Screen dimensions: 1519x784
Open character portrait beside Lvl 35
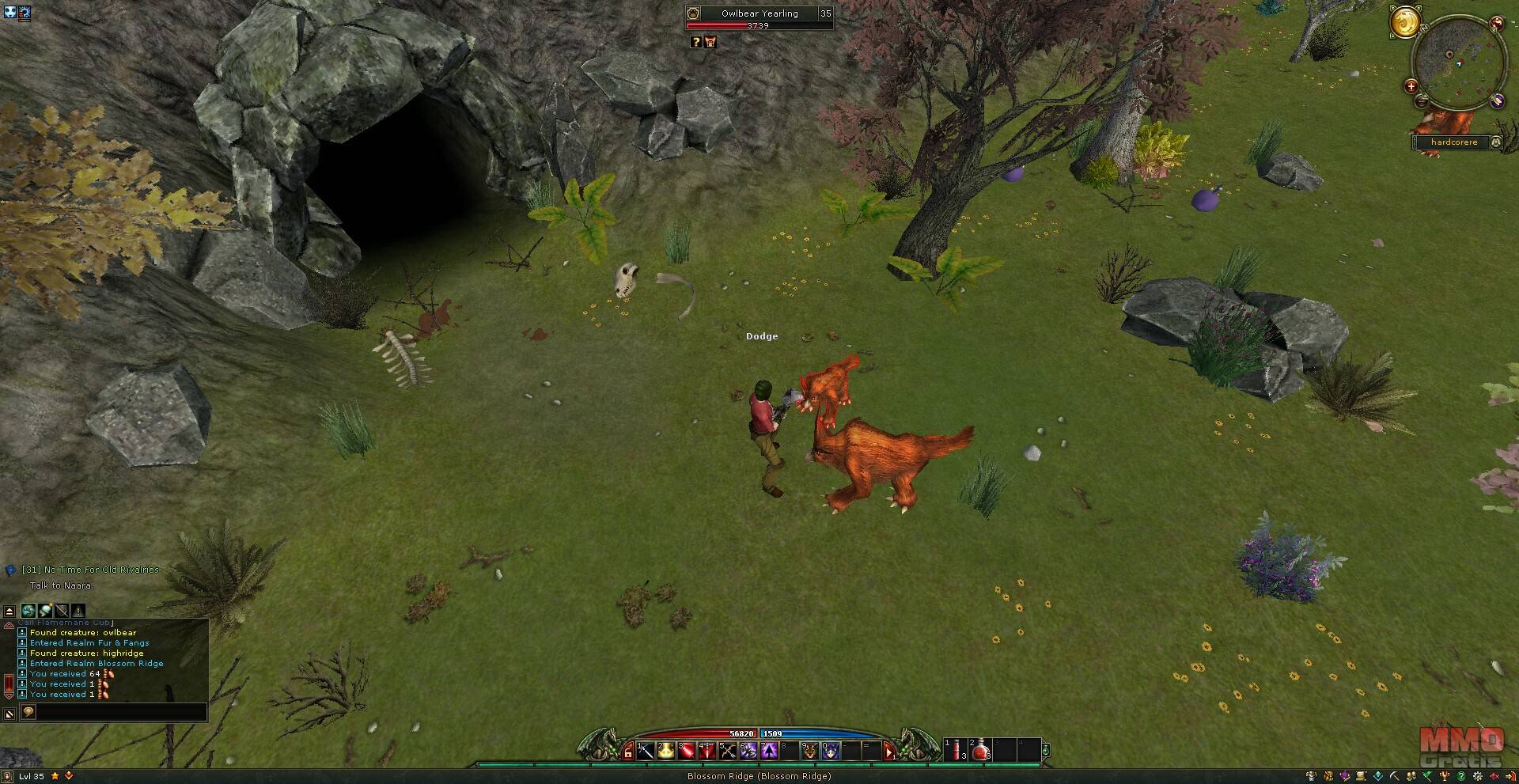[7, 777]
